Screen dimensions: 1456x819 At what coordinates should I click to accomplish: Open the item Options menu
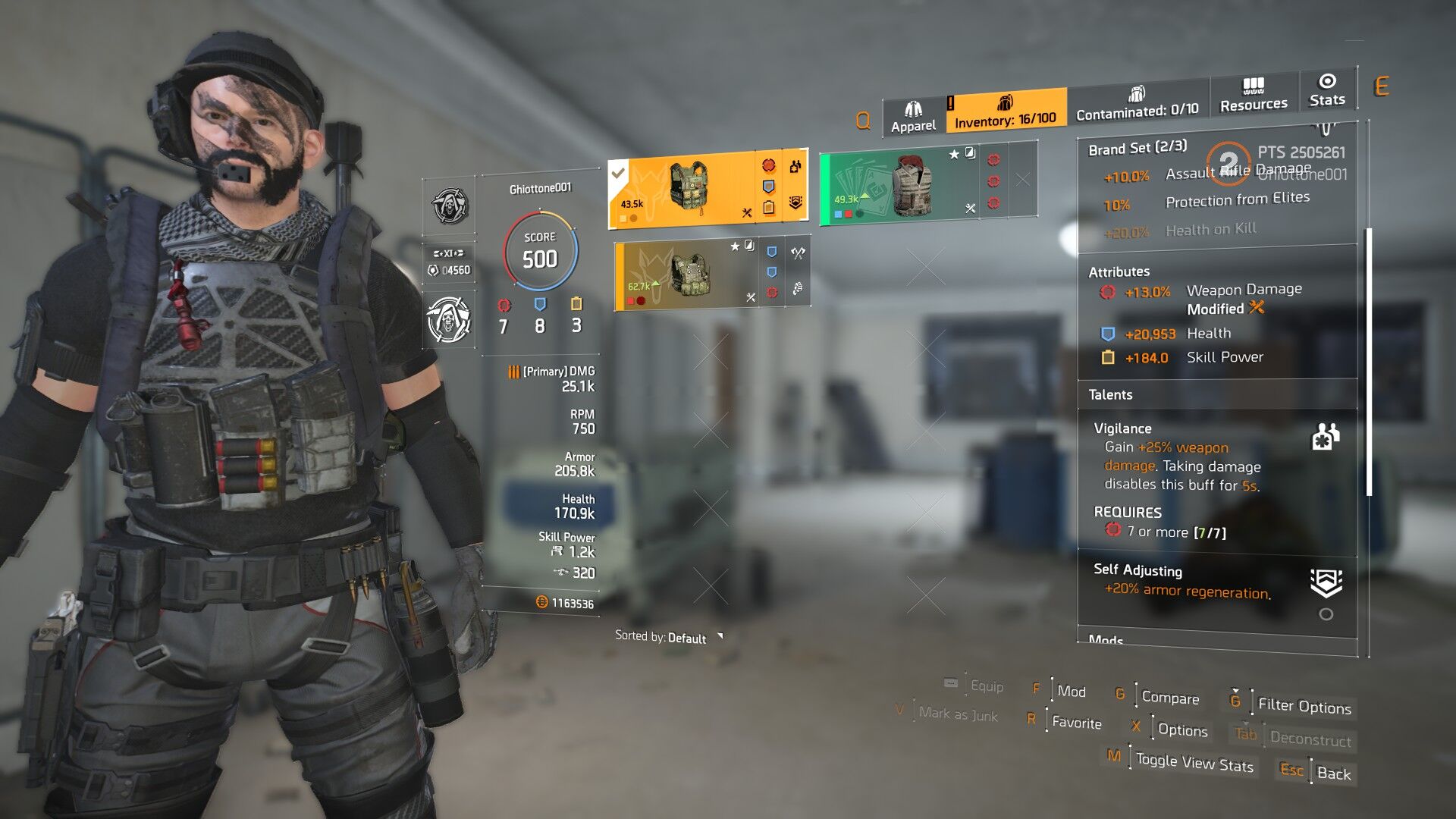point(1182,730)
